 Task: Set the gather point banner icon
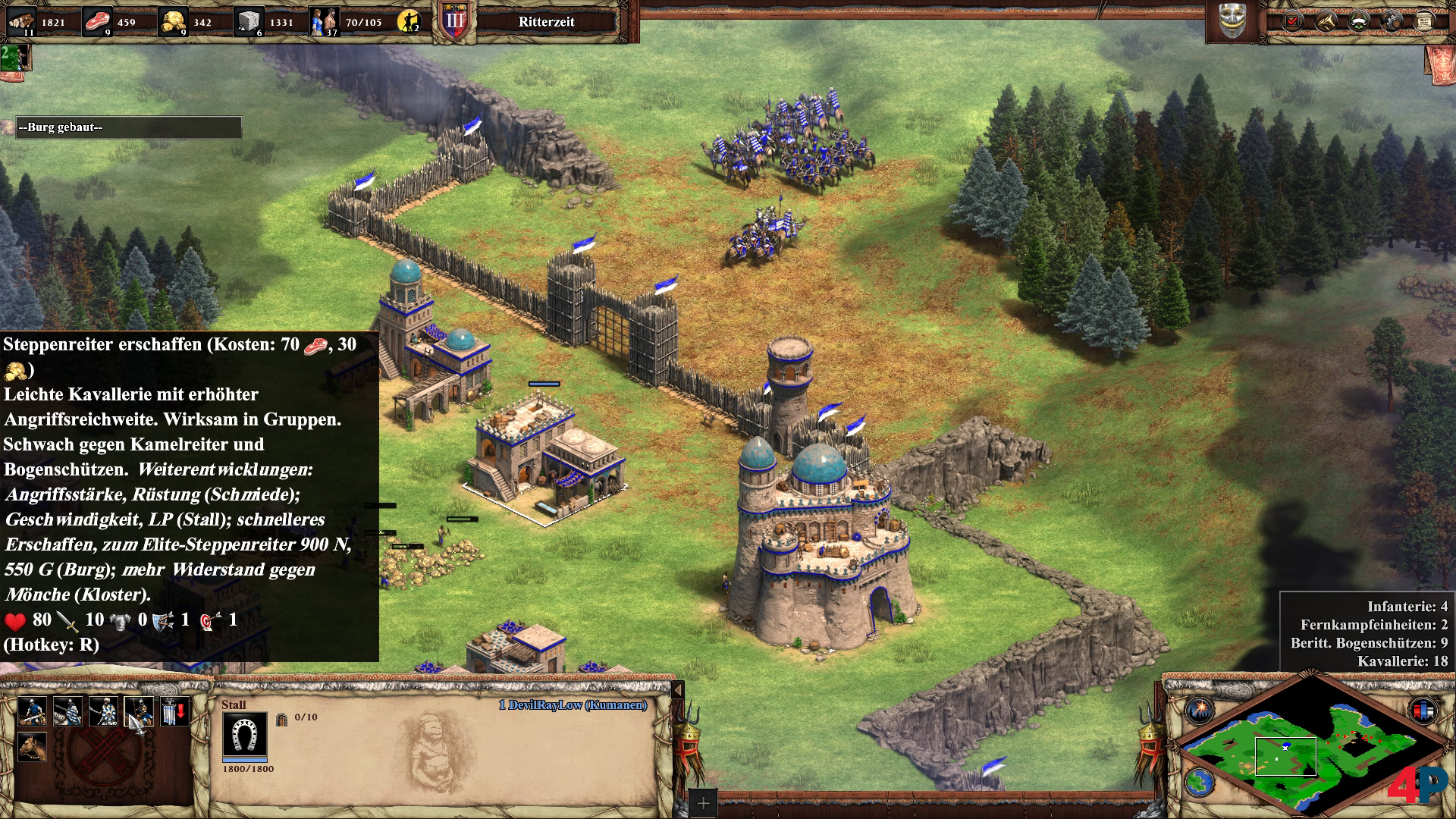pos(174,711)
